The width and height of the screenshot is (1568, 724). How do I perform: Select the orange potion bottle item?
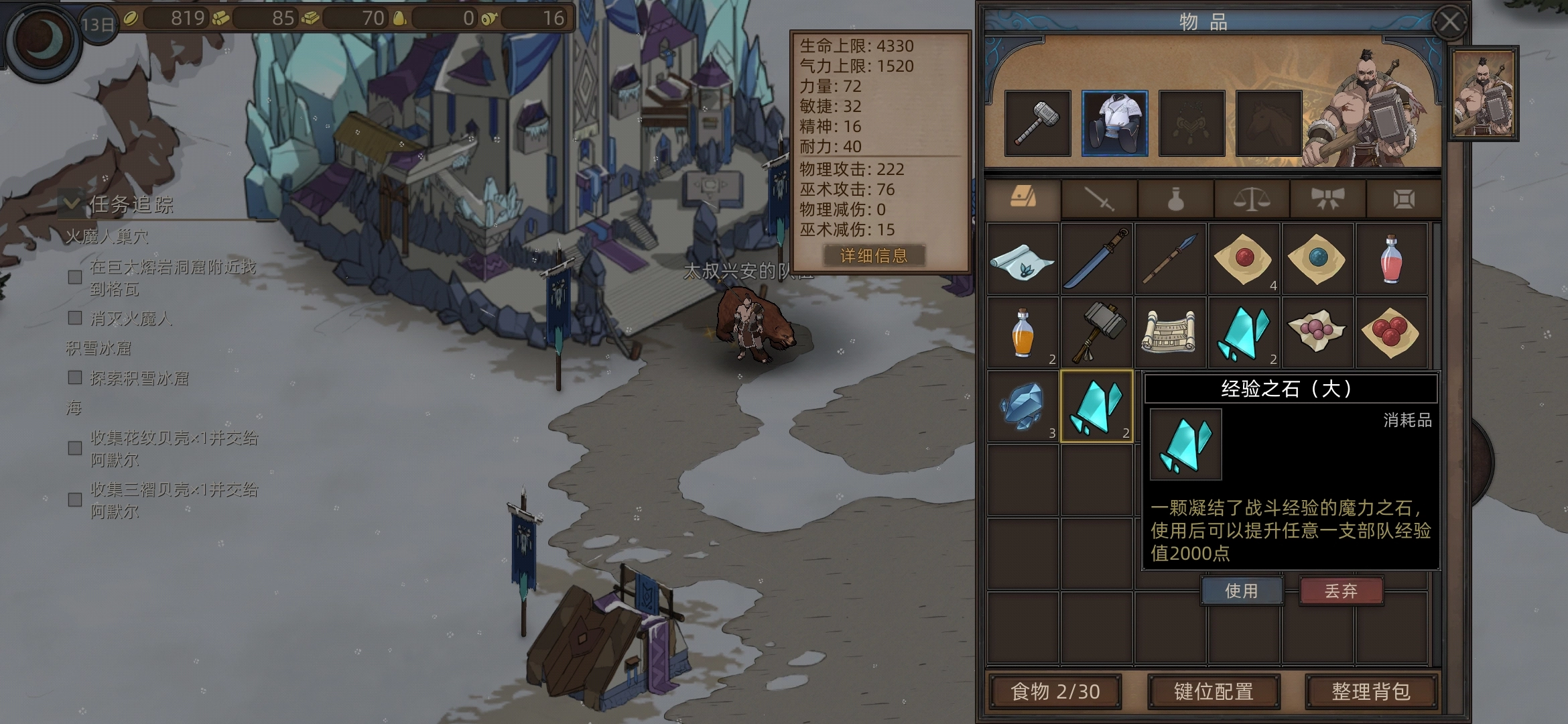(x=1023, y=333)
